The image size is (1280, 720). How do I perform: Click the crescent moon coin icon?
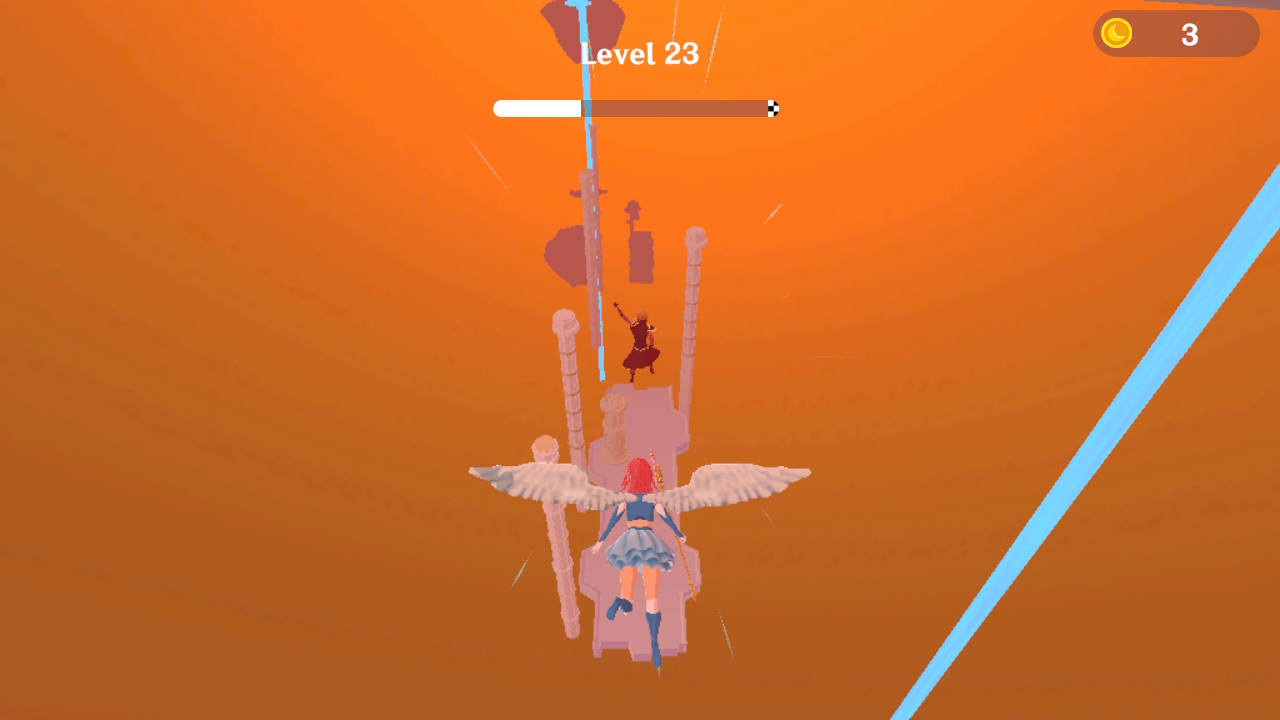click(1115, 33)
